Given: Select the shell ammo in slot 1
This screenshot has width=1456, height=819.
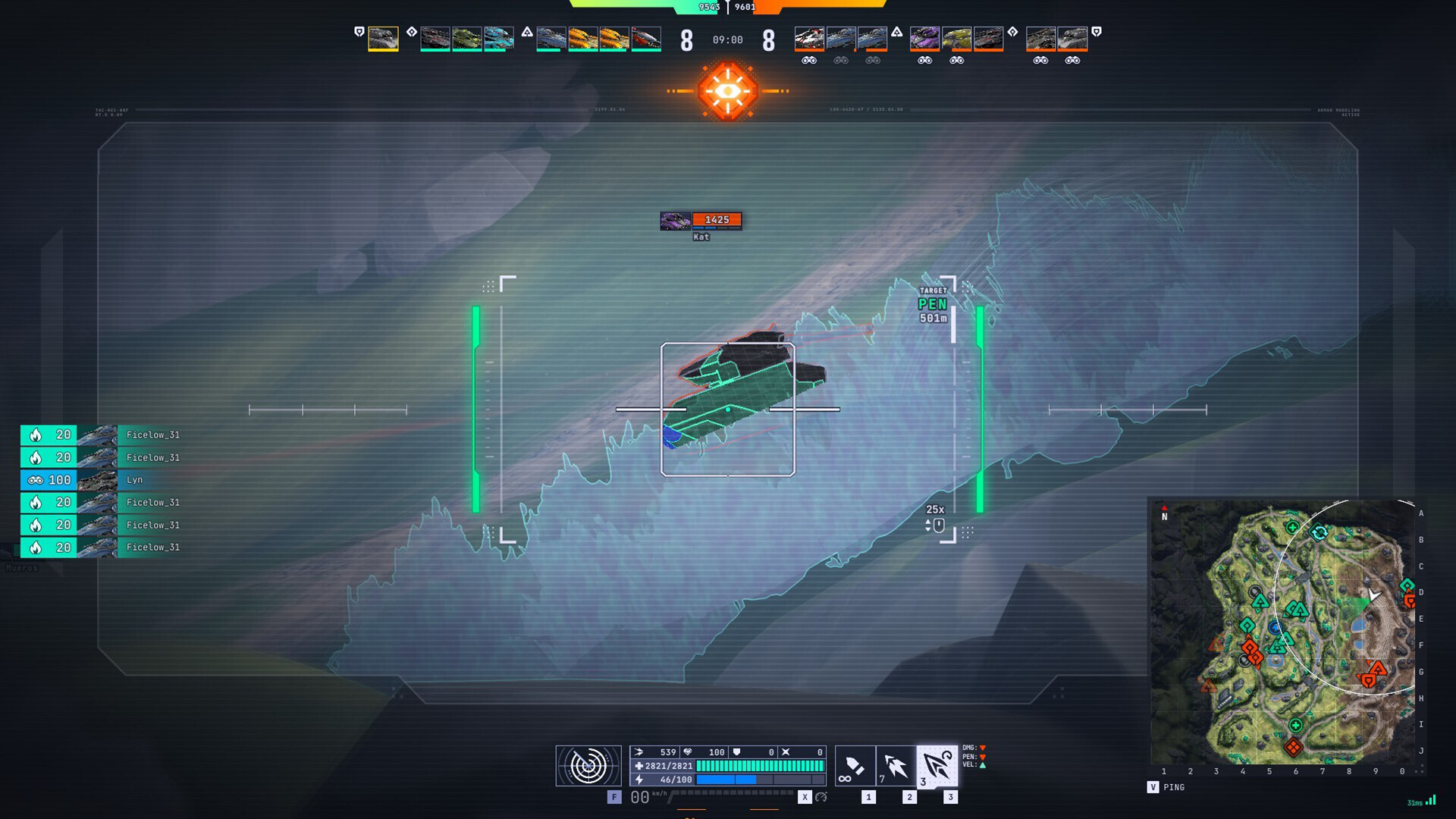Looking at the screenshot, I should 855,767.
